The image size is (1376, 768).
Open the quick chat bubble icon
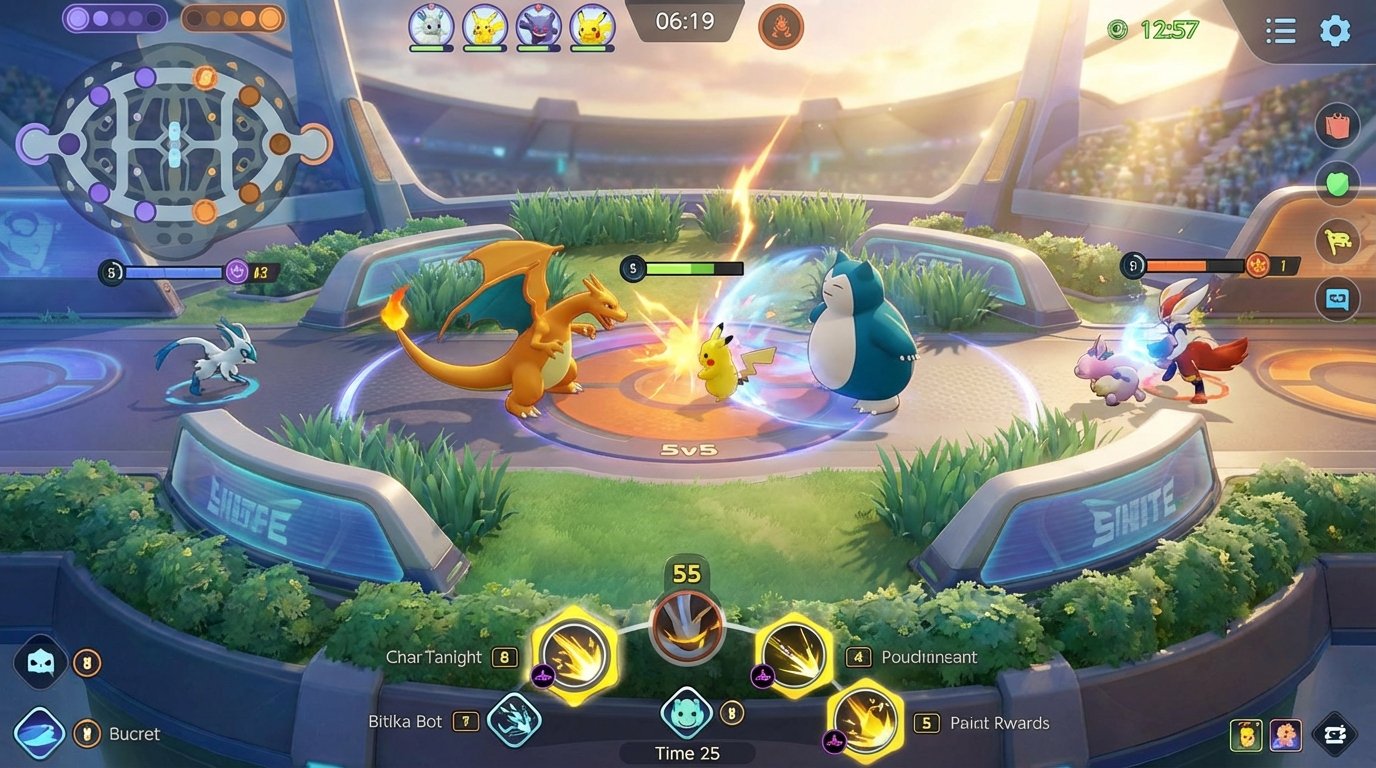[x=1337, y=299]
